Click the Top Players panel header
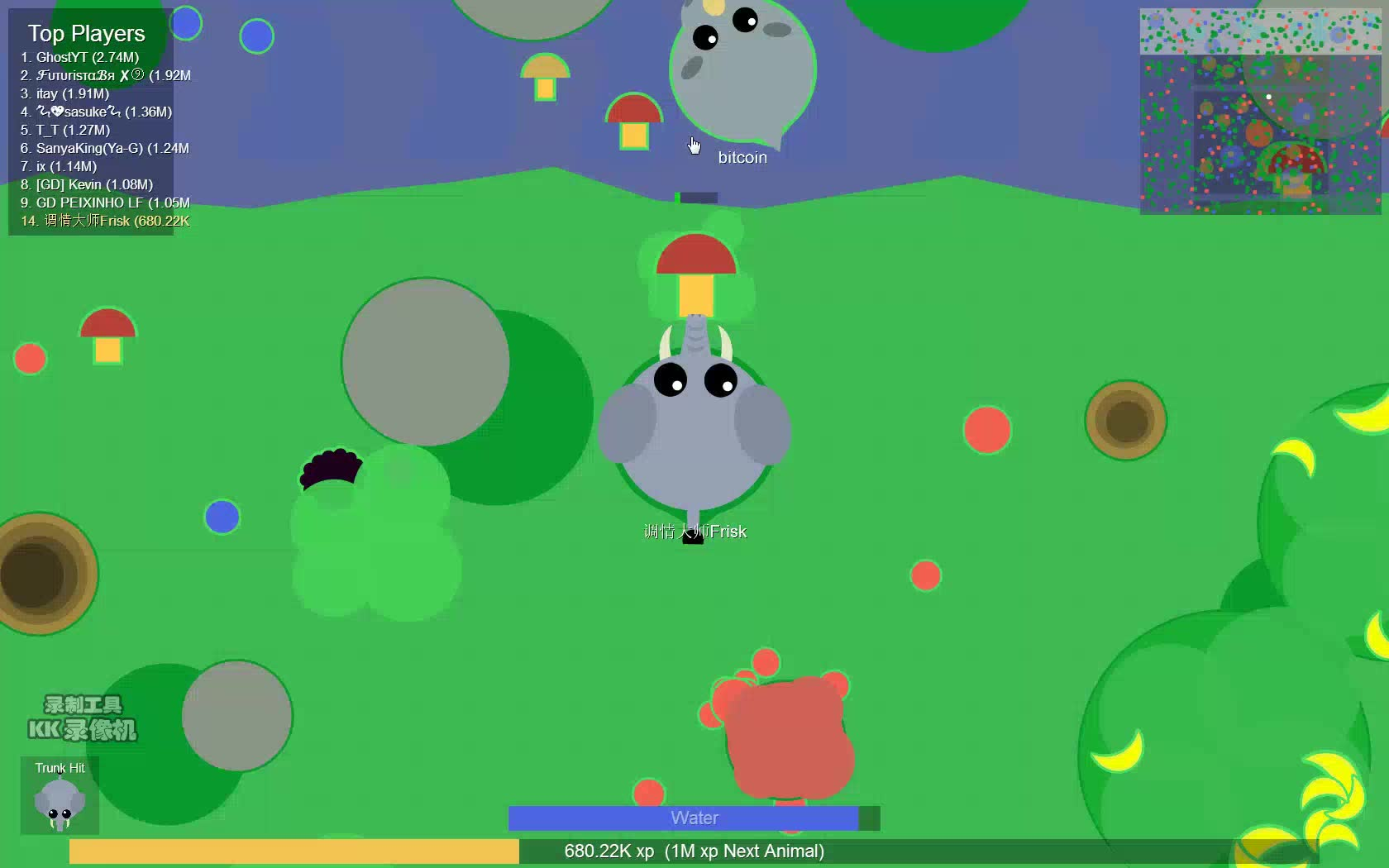This screenshot has height=868, width=1389. click(85, 33)
